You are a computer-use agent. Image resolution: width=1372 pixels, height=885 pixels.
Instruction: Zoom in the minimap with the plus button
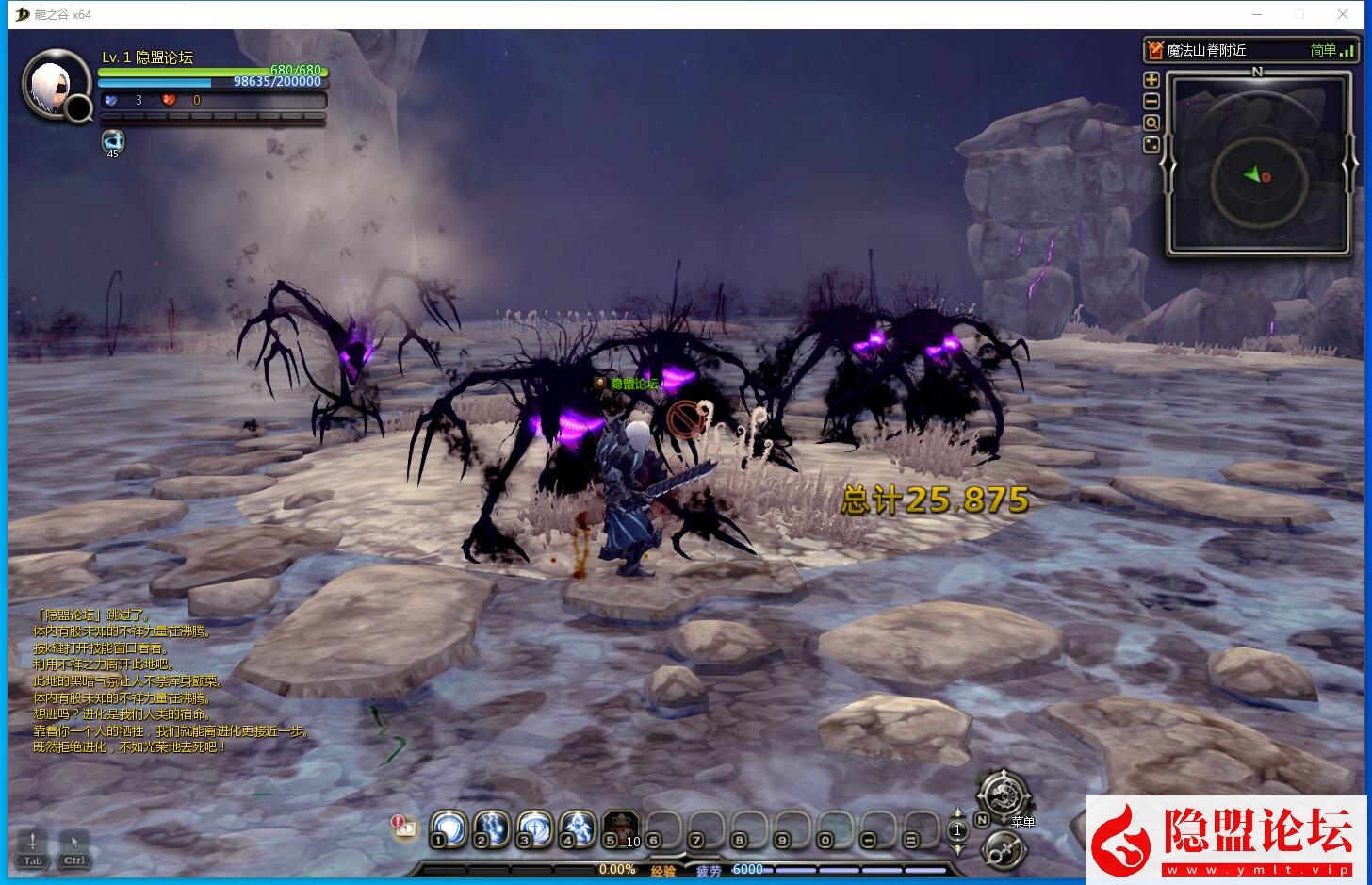[1151, 80]
